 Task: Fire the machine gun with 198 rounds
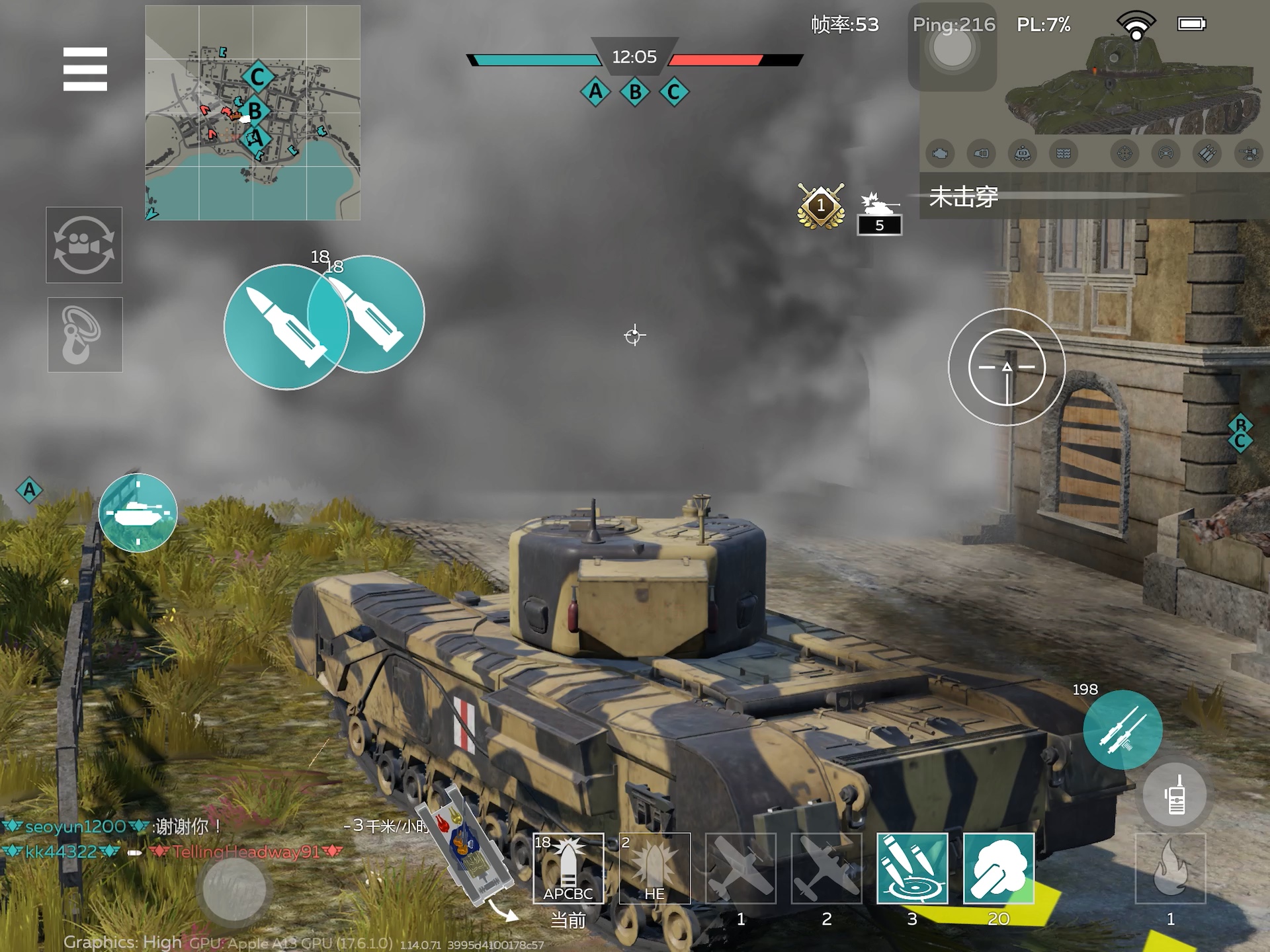1122,729
